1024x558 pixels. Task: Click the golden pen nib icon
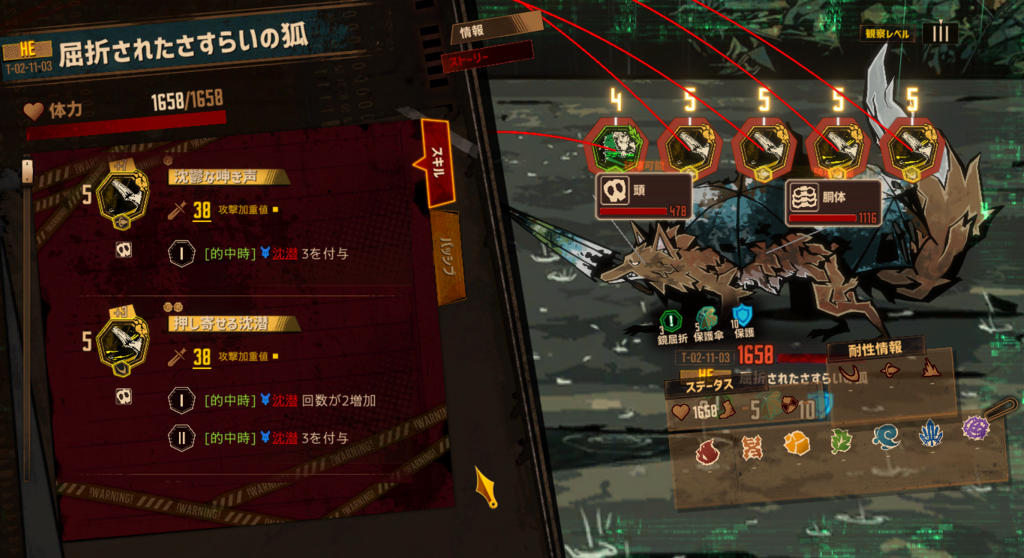(486, 486)
